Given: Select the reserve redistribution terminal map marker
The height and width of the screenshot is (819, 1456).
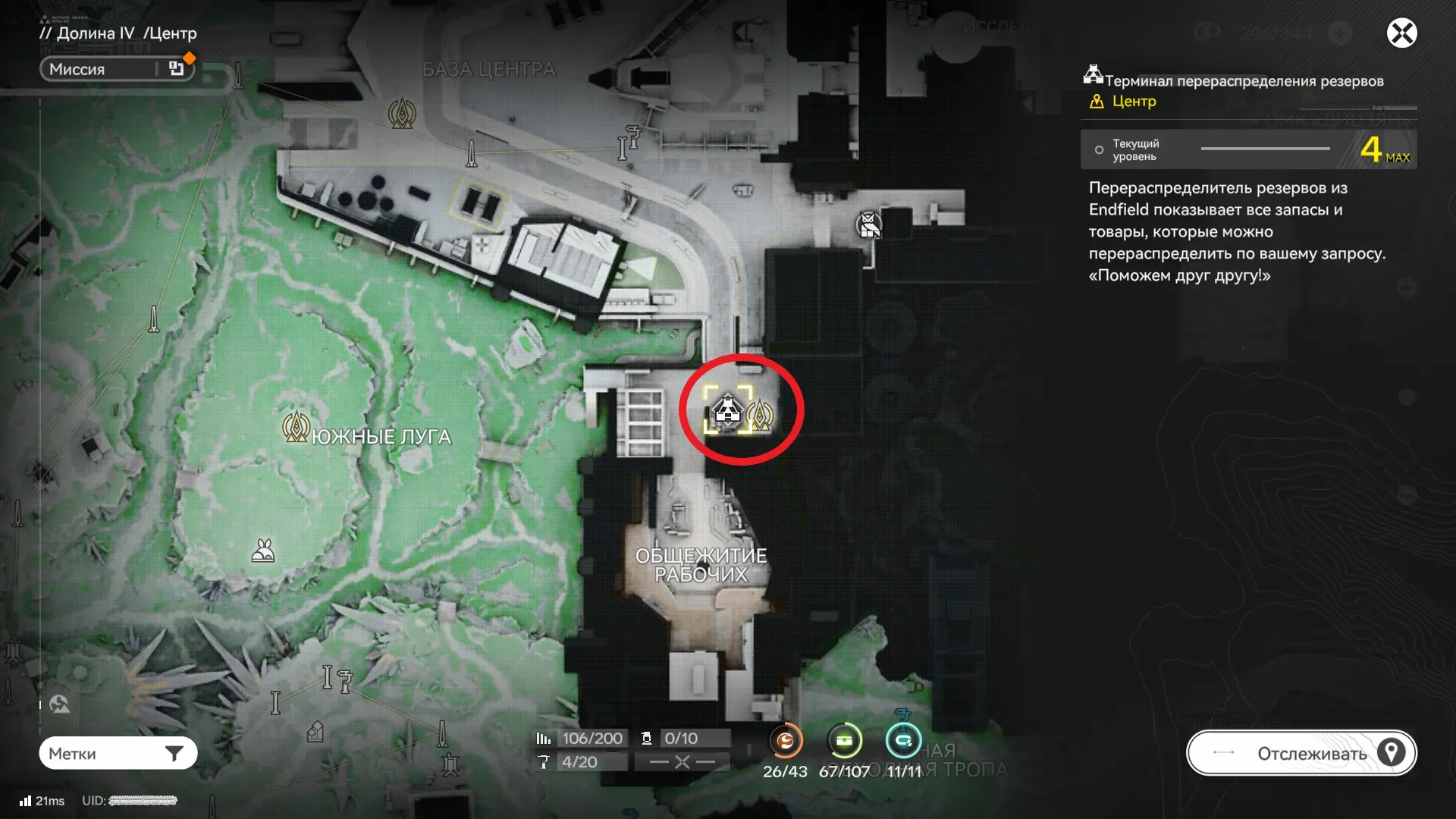Looking at the screenshot, I should pos(728,410).
